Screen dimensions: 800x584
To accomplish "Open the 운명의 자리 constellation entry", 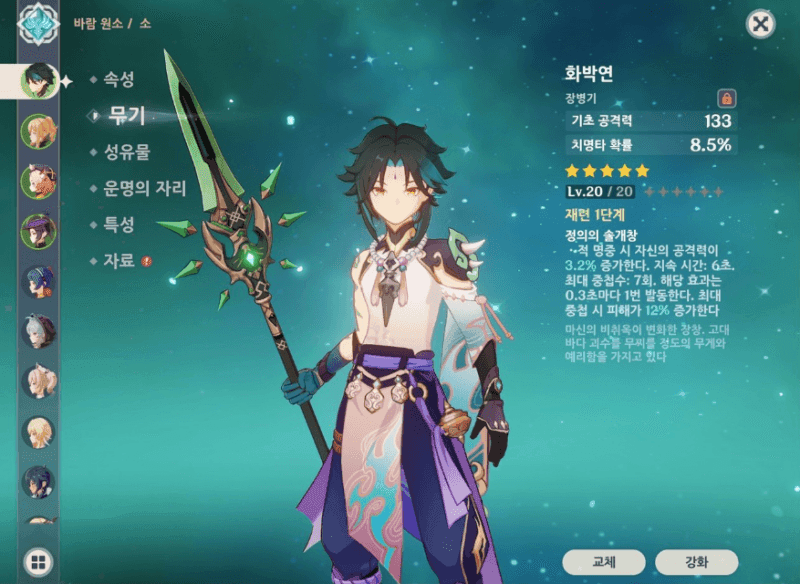I will [144, 188].
